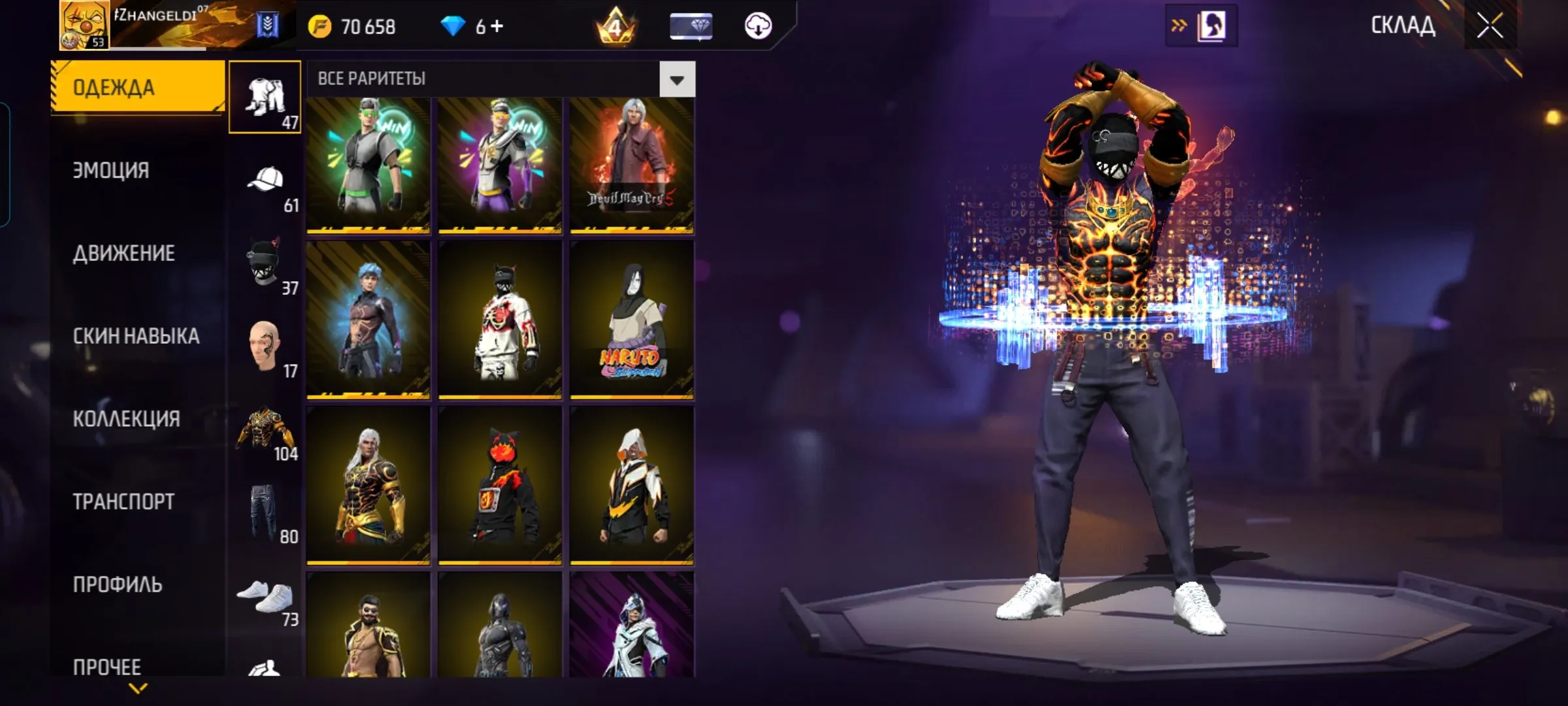This screenshot has height=706, width=1568.
Task: Select the mask subcategory with 37 items
Action: [266, 265]
